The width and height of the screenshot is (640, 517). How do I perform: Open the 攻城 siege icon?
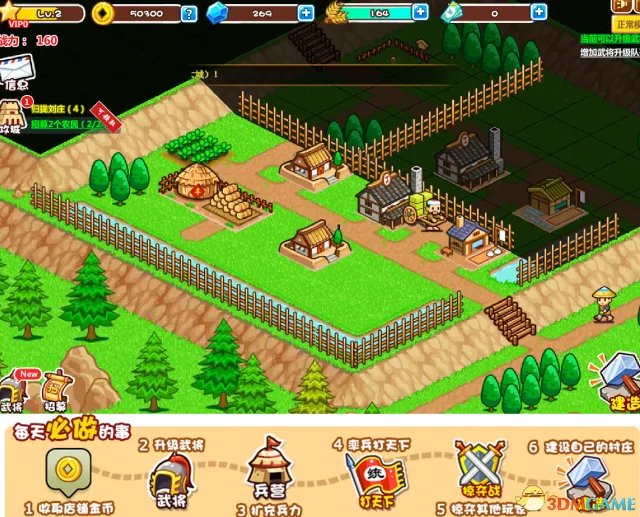pyautogui.click(x=12, y=116)
